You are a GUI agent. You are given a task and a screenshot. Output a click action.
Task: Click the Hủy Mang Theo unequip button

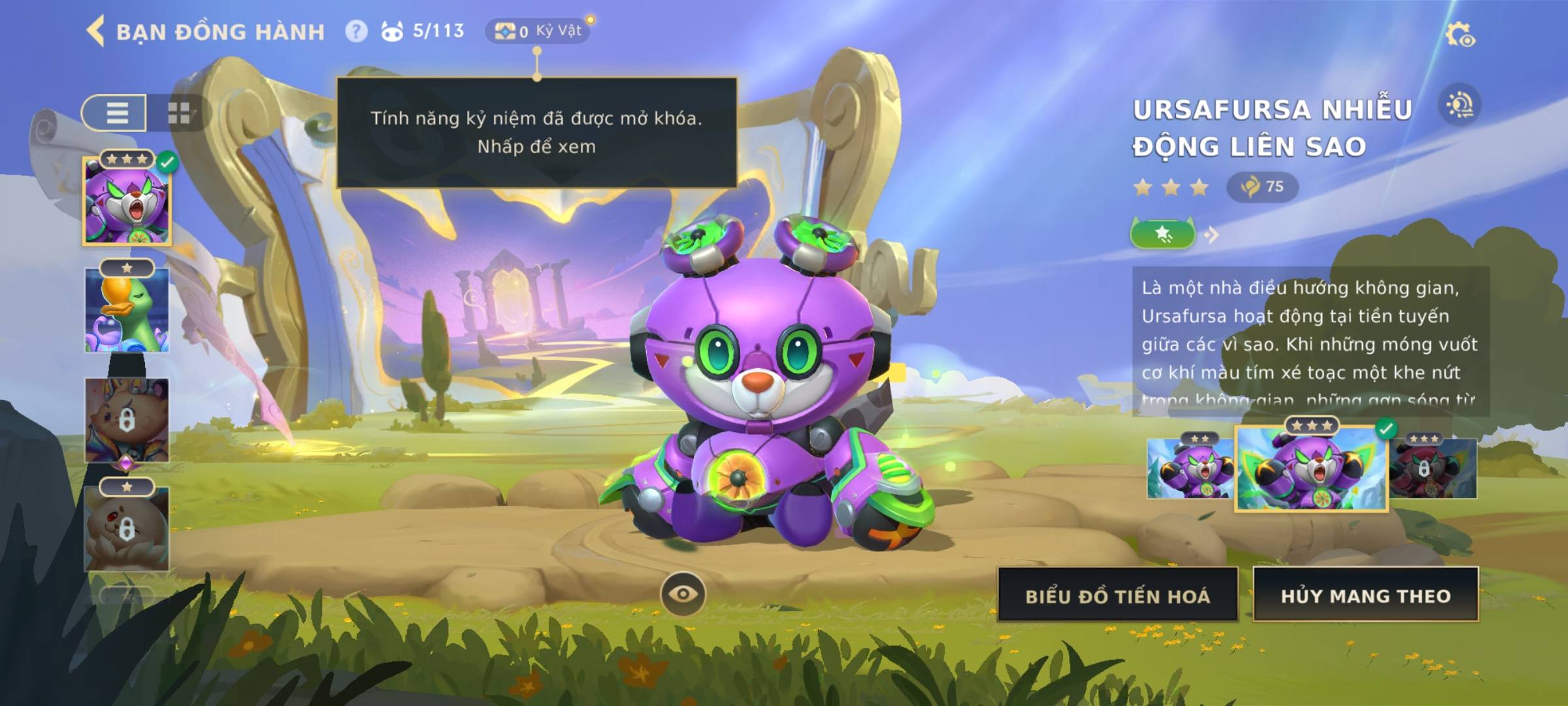1365,596
